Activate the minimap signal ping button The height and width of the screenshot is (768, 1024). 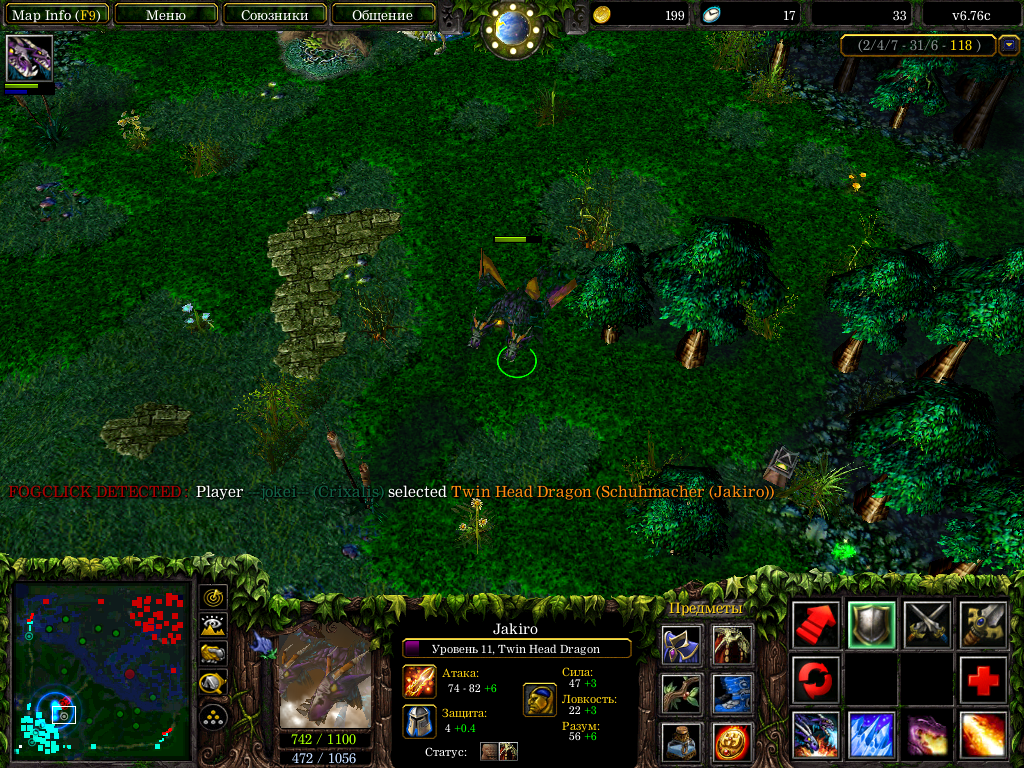click(213, 598)
